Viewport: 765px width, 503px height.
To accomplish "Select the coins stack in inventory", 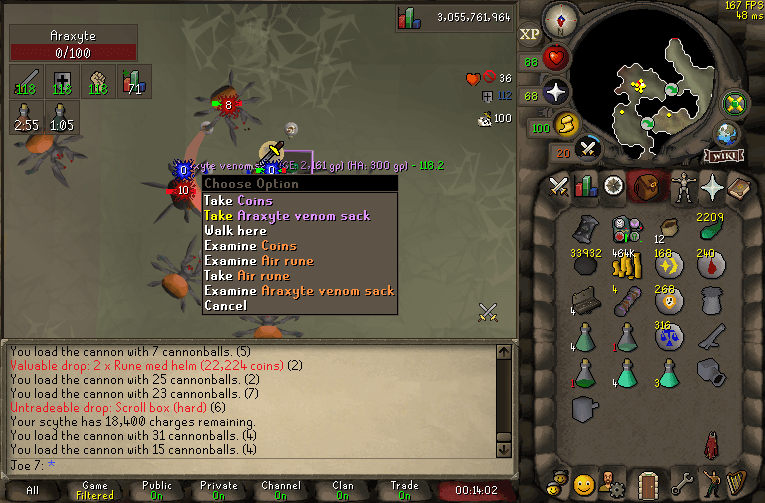I will 625,266.
